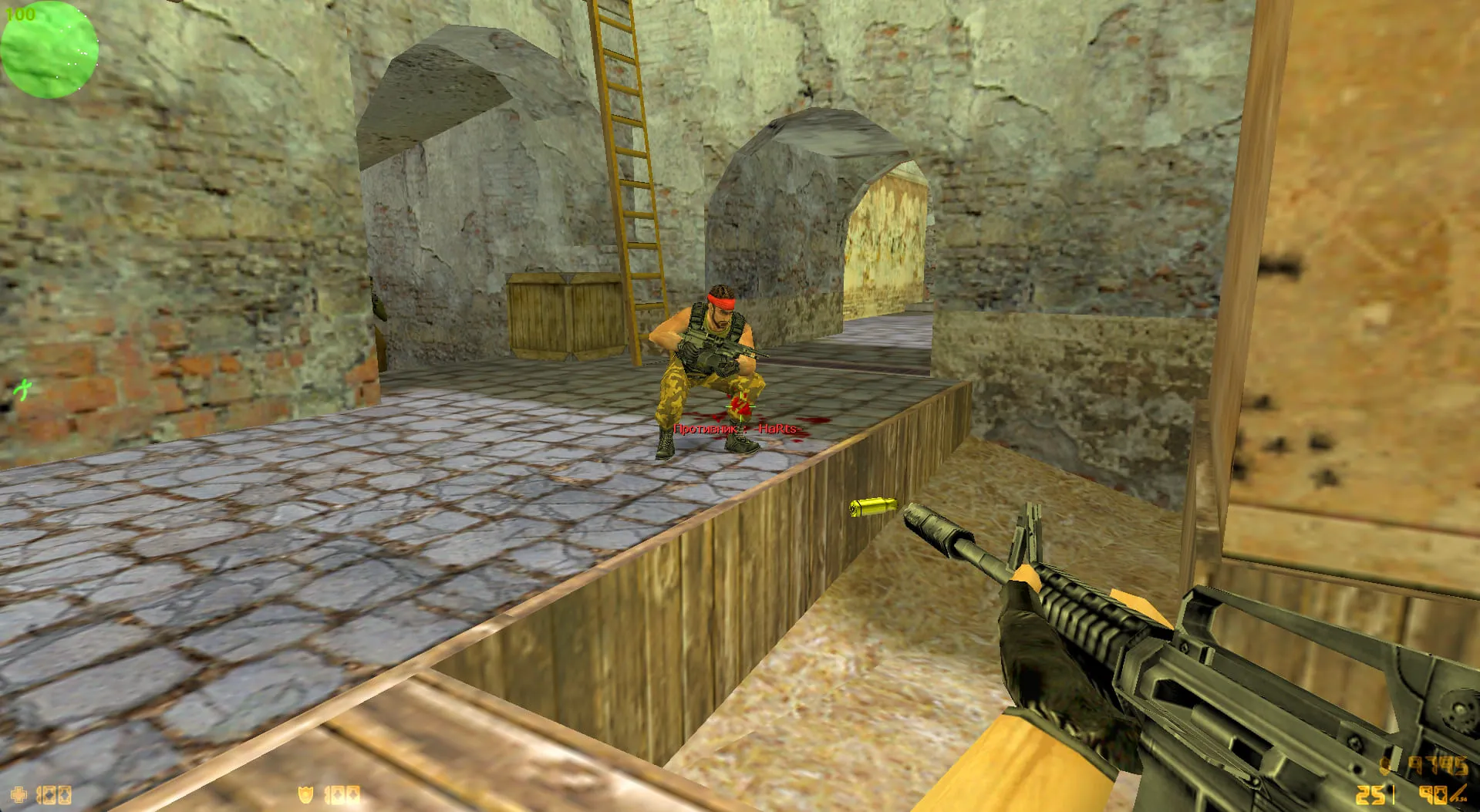Image resolution: width=1480 pixels, height=812 pixels.
Task: Select the health cross icon
Action: [18, 795]
